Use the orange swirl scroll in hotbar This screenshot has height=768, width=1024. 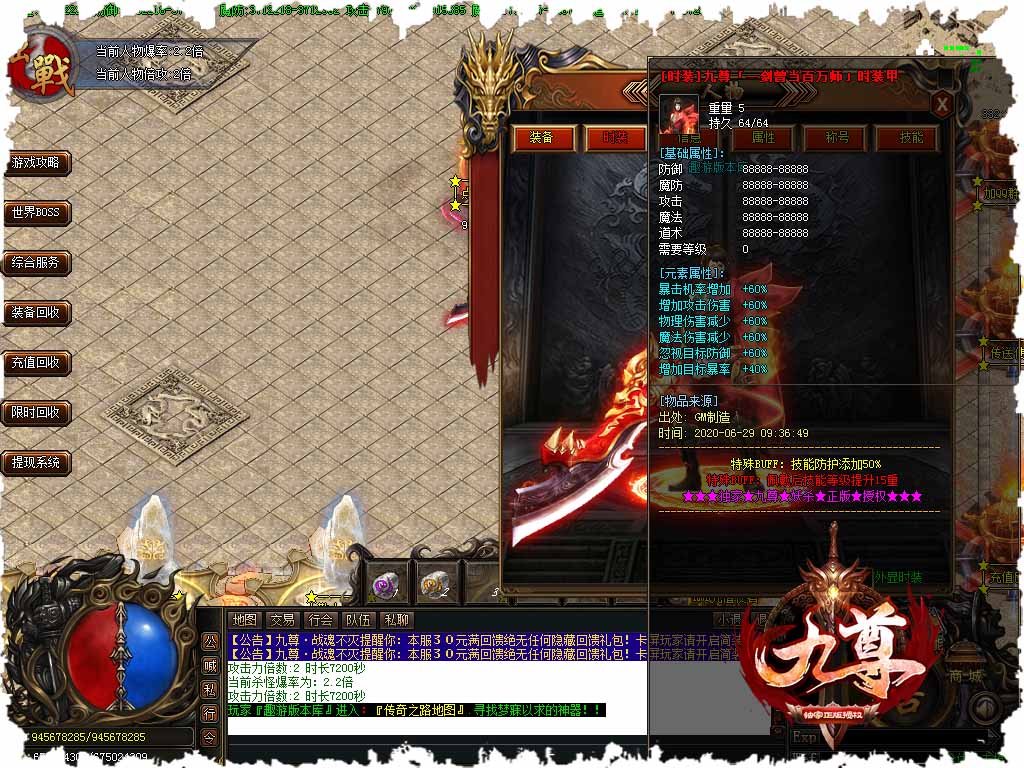pos(432,583)
